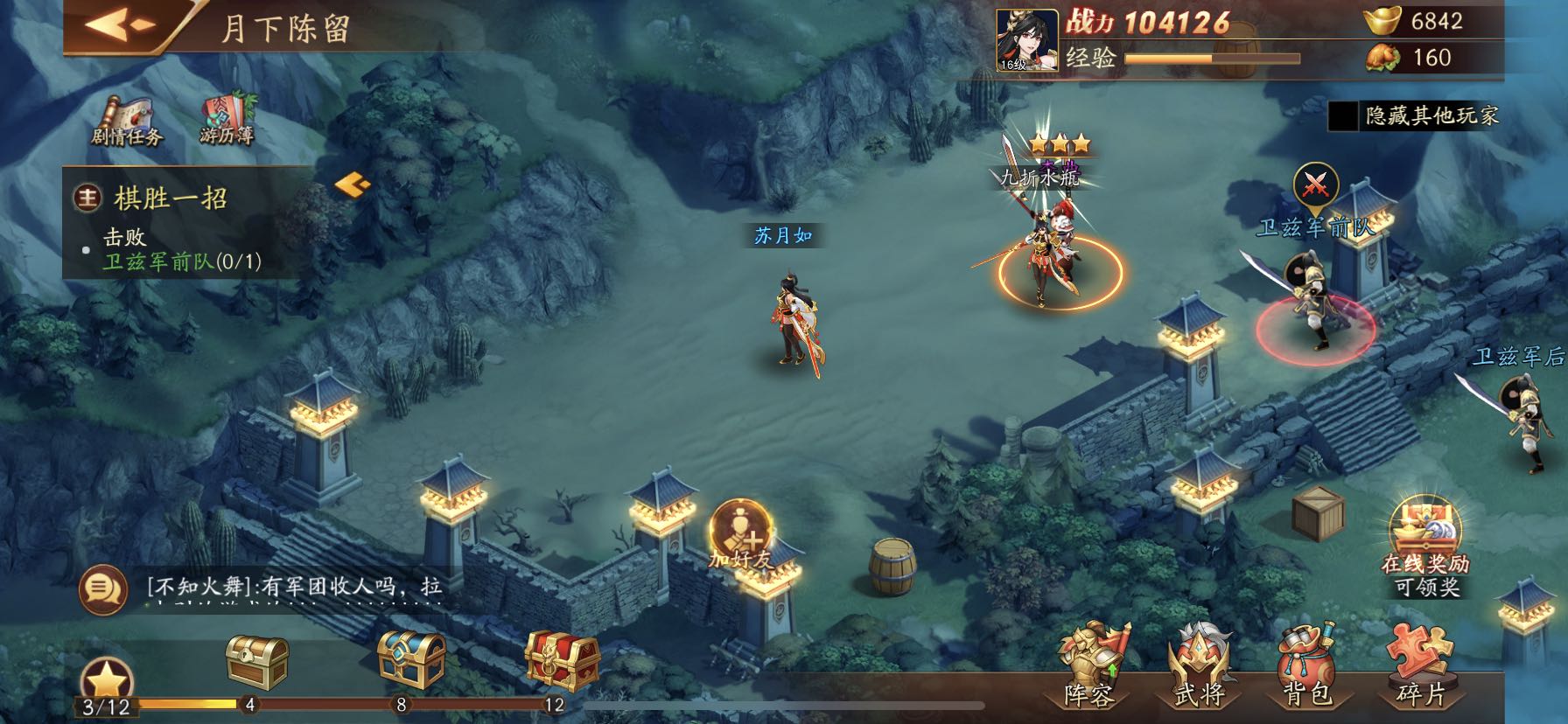Open the 游历簿 travel journal
The height and width of the screenshot is (724, 1568).
tap(227, 118)
